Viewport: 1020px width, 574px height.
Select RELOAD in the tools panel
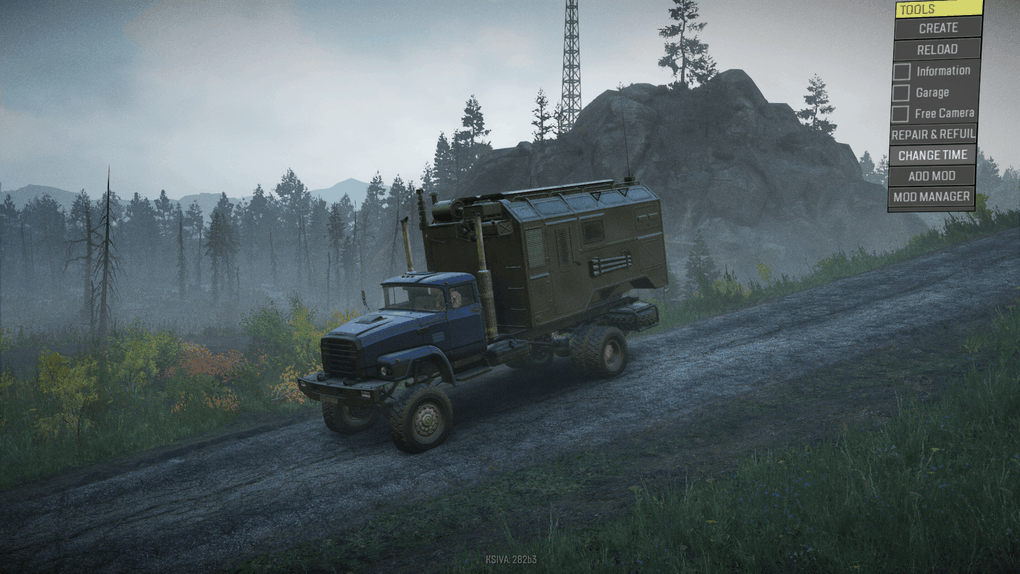coord(937,50)
